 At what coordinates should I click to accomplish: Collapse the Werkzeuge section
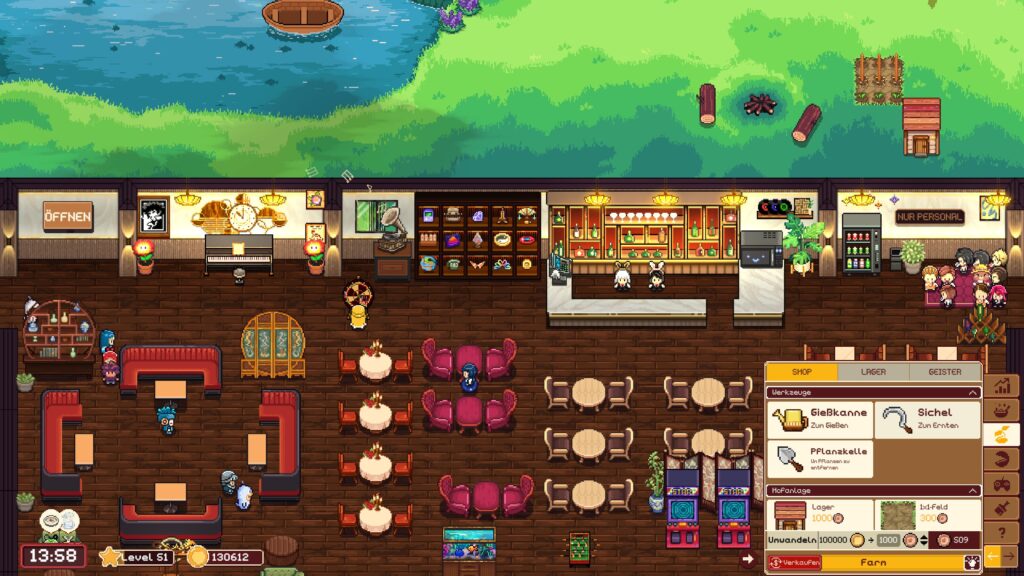974,393
